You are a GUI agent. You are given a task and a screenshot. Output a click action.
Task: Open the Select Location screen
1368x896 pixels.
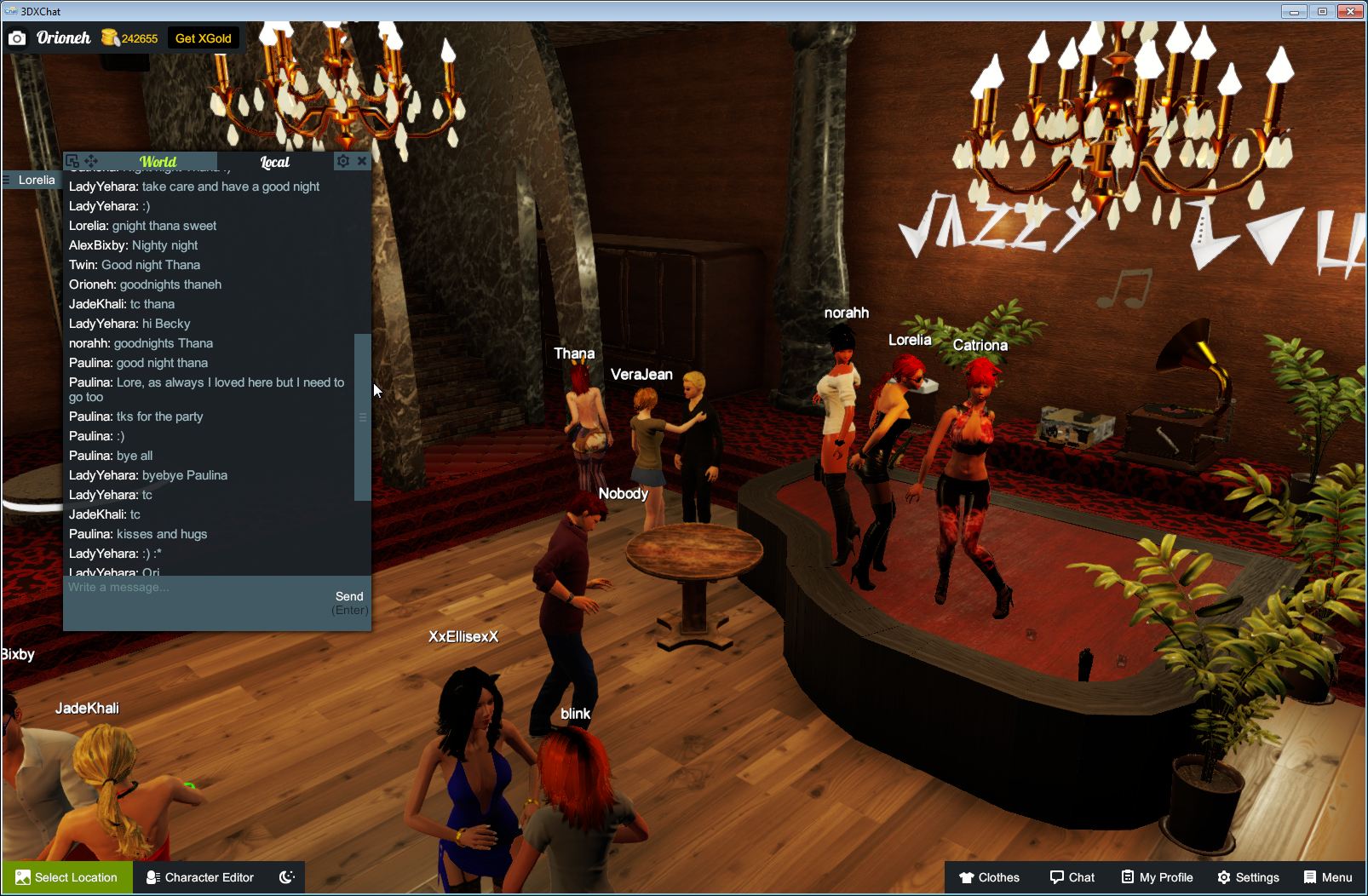66,877
